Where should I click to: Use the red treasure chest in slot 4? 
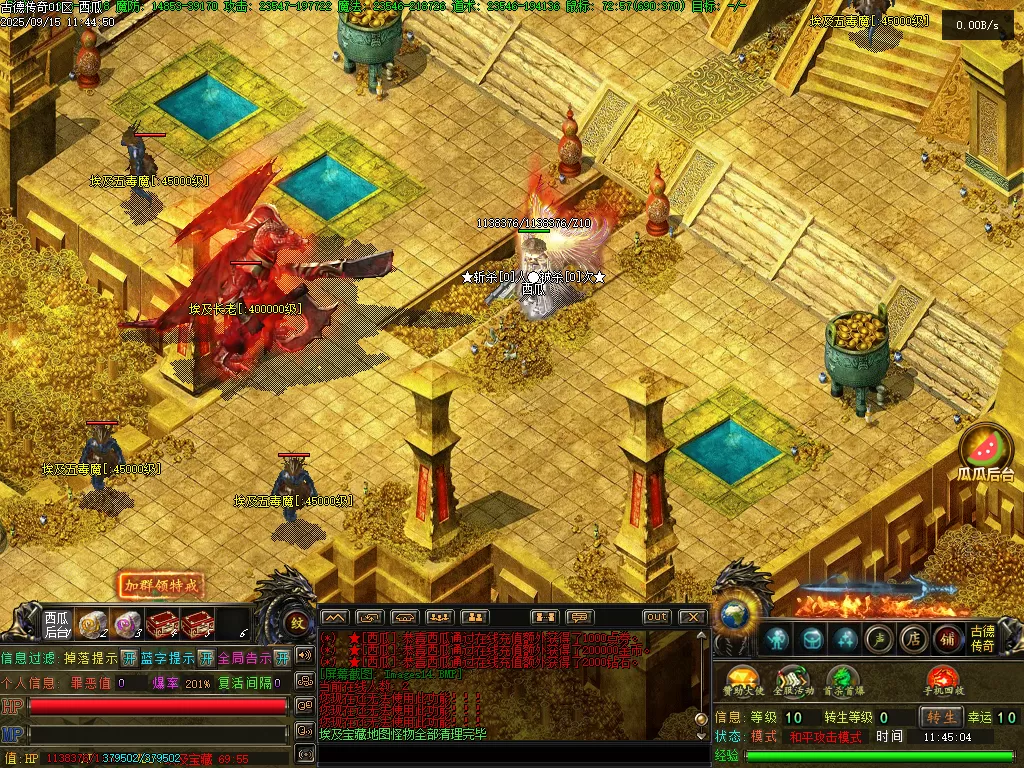coord(162,625)
